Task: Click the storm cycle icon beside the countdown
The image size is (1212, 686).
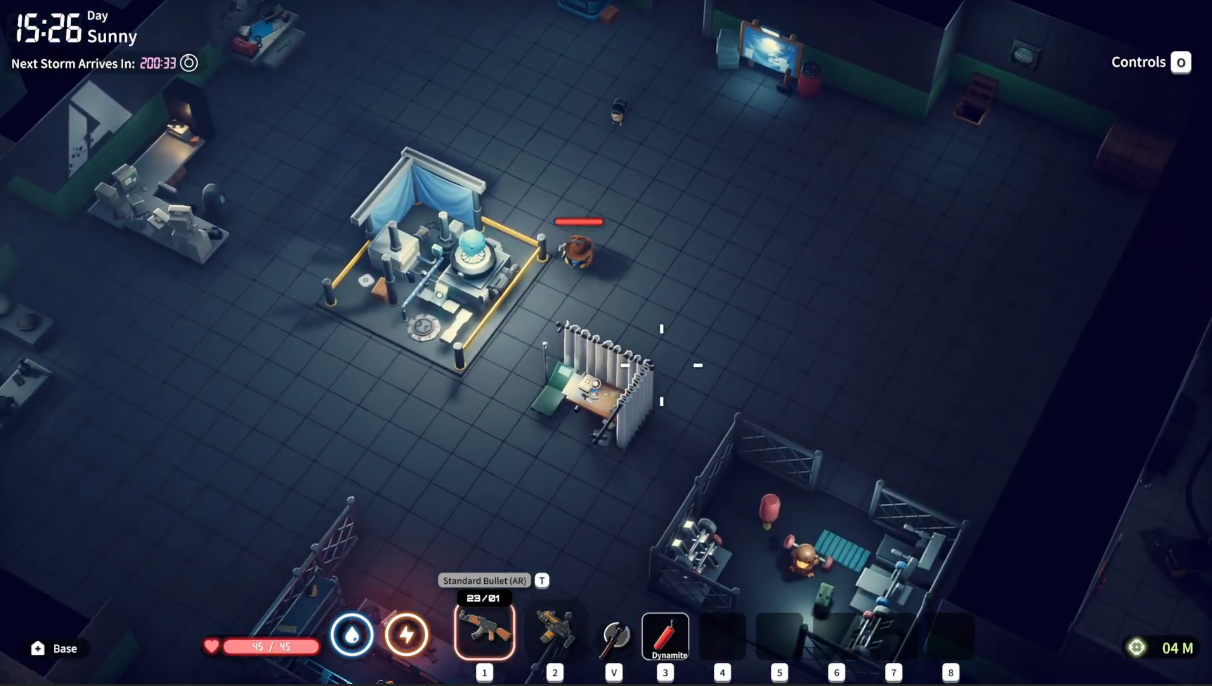Action: click(189, 63)
